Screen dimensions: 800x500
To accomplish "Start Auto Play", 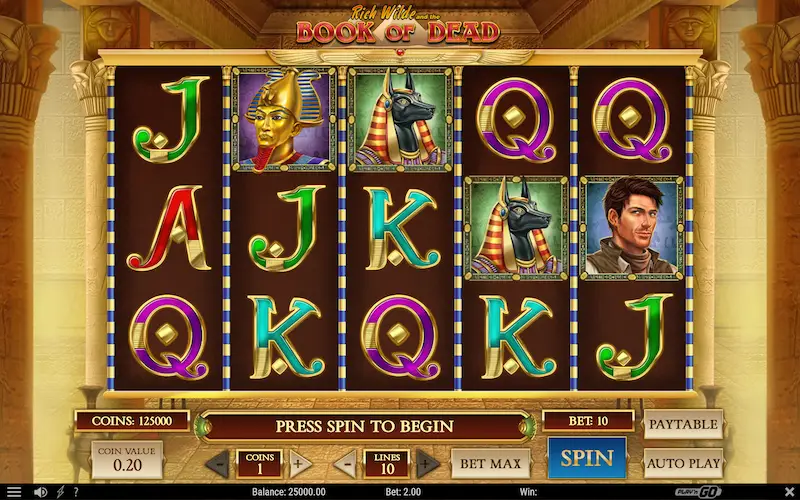I will click(683, 463).
